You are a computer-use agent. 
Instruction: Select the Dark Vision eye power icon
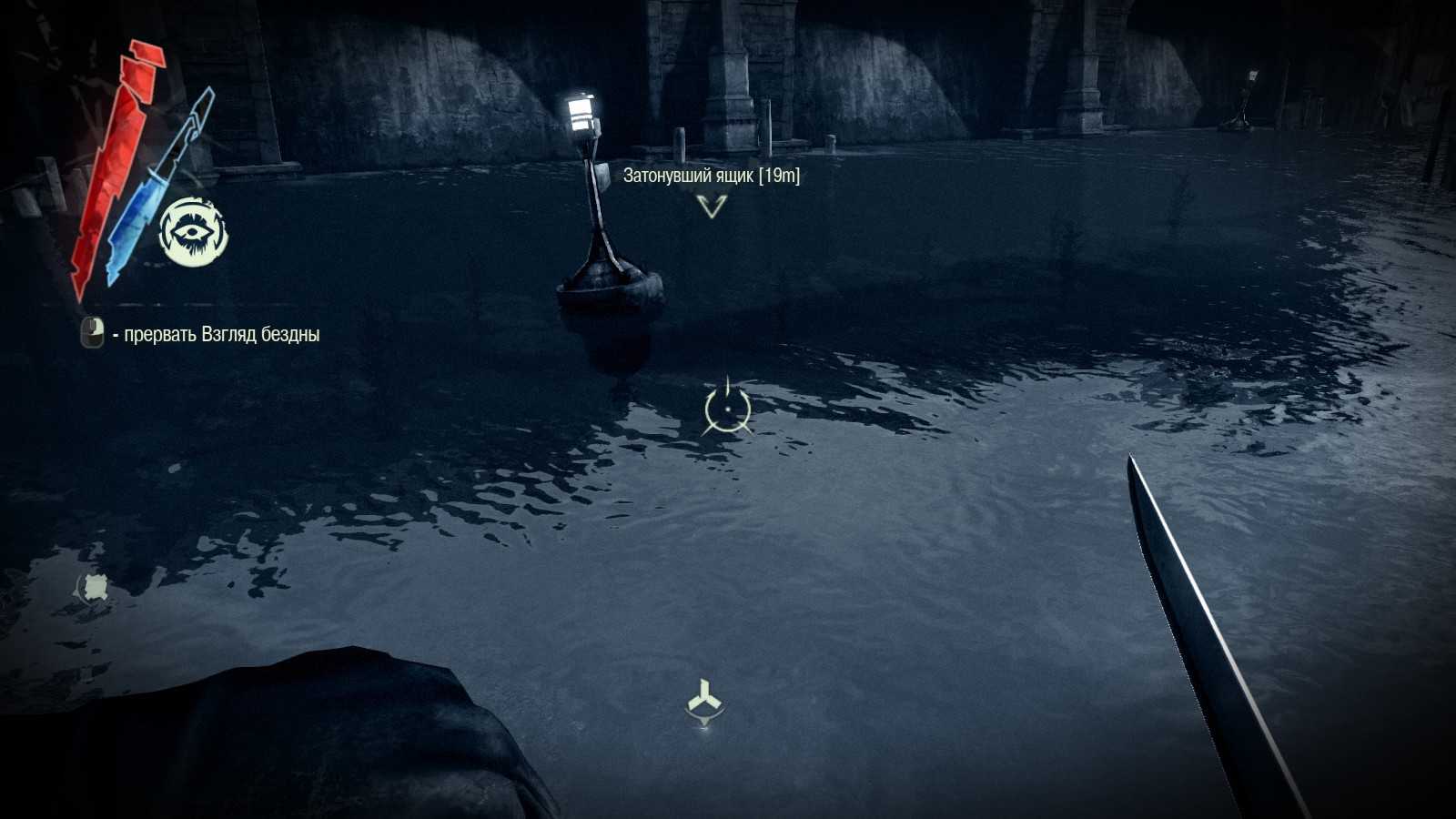point(193,231)
